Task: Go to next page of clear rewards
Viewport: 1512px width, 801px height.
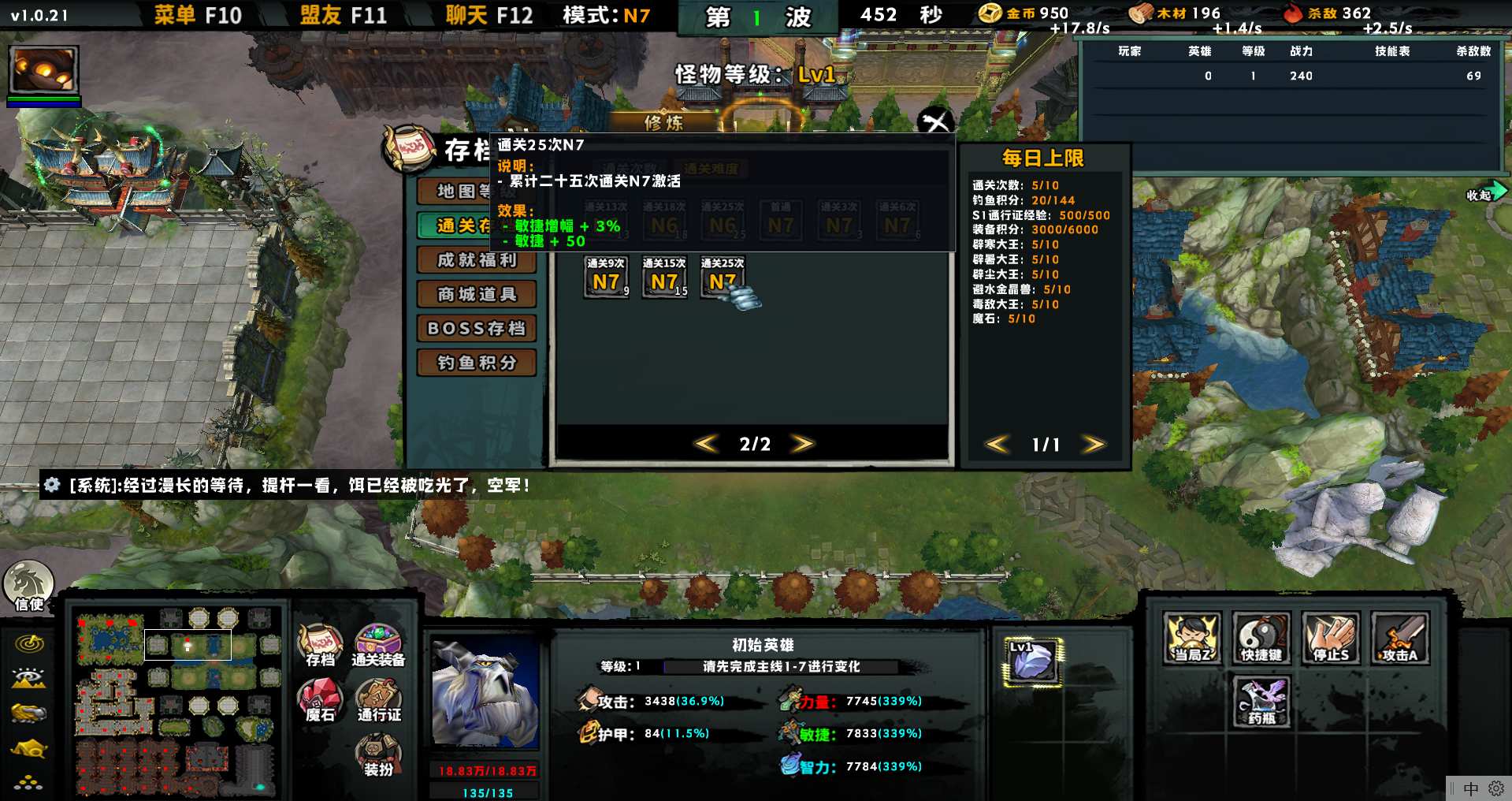Action: point(803,444)
